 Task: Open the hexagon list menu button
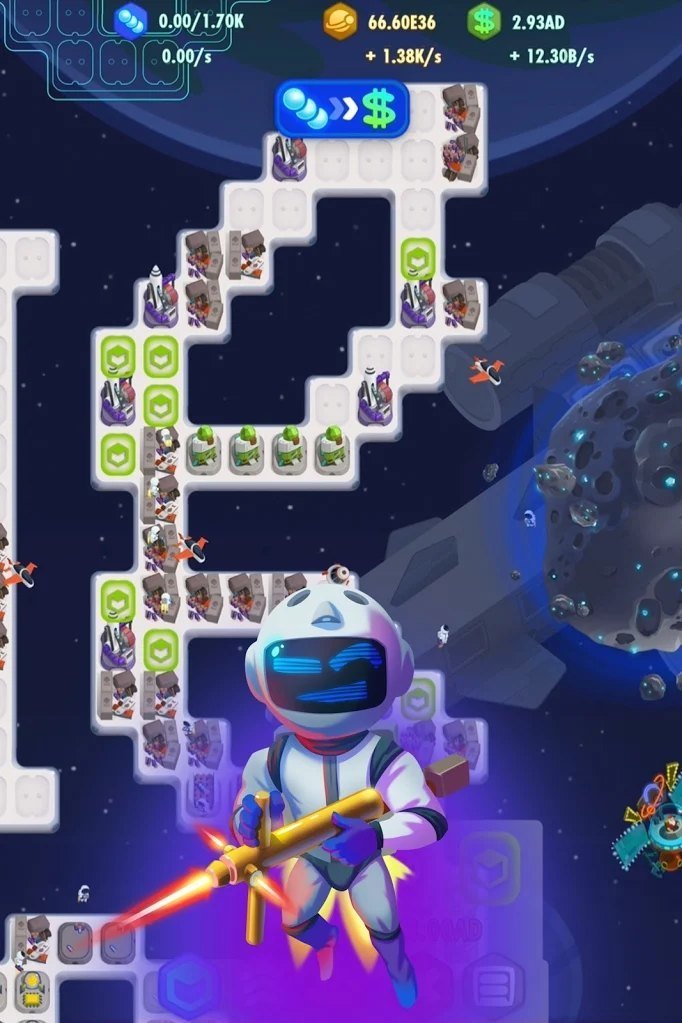493,983
